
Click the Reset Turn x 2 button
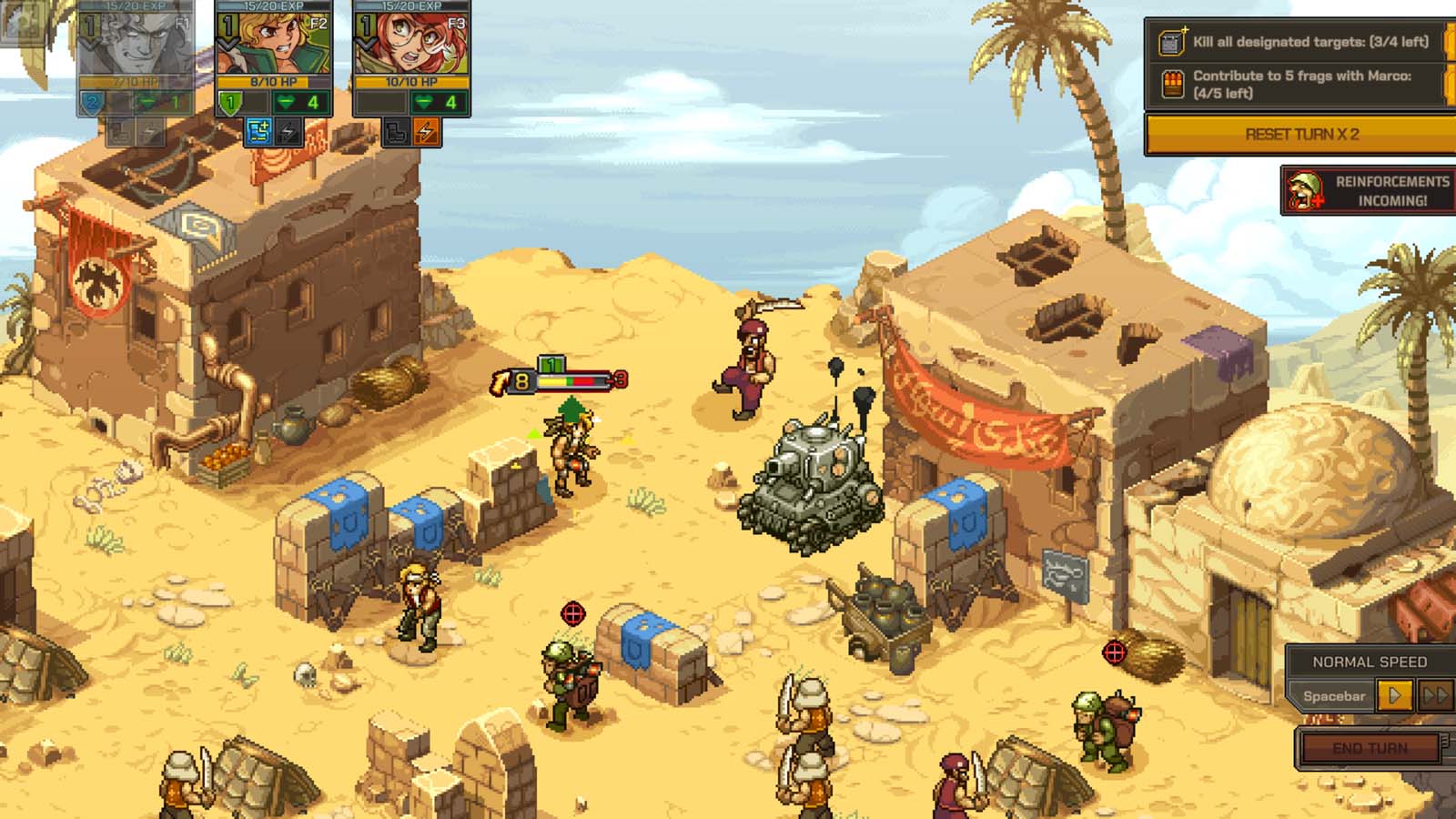tap(1300, 134)
